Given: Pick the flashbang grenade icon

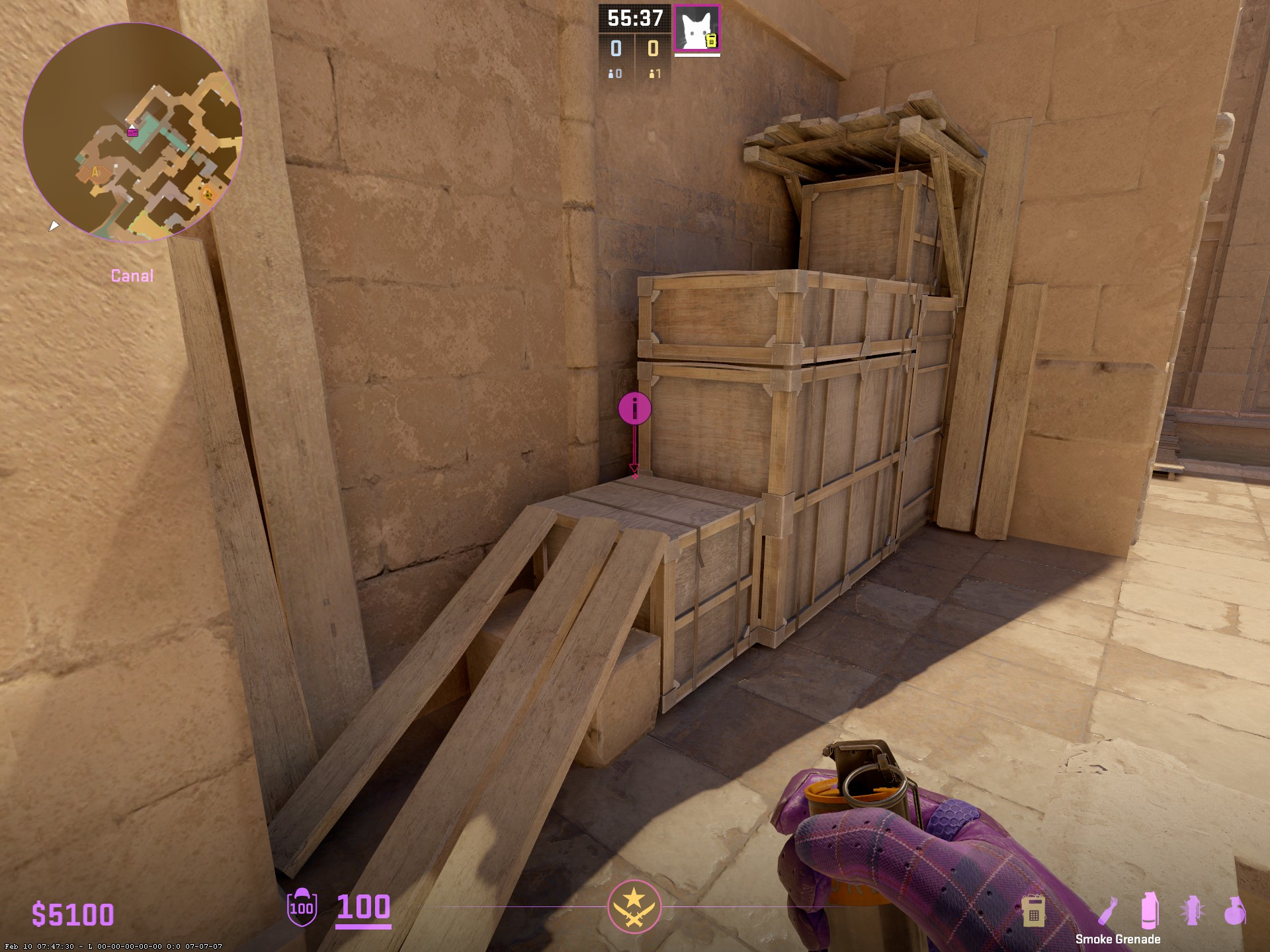Looking at the screenshot, I should 1192,910.
